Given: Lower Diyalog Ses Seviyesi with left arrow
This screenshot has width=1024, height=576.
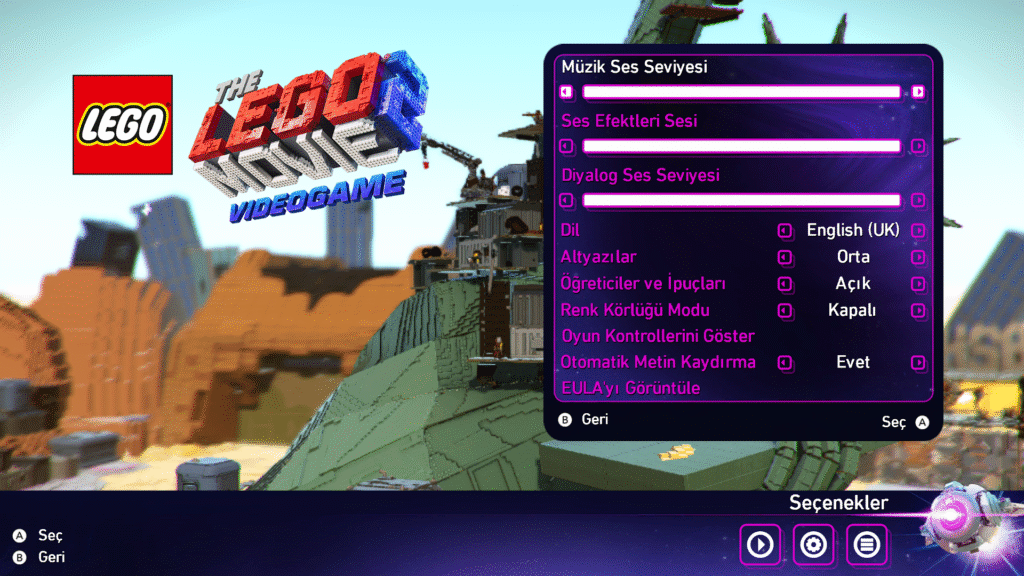Looking at the screenshot, I should click(567, 200).
